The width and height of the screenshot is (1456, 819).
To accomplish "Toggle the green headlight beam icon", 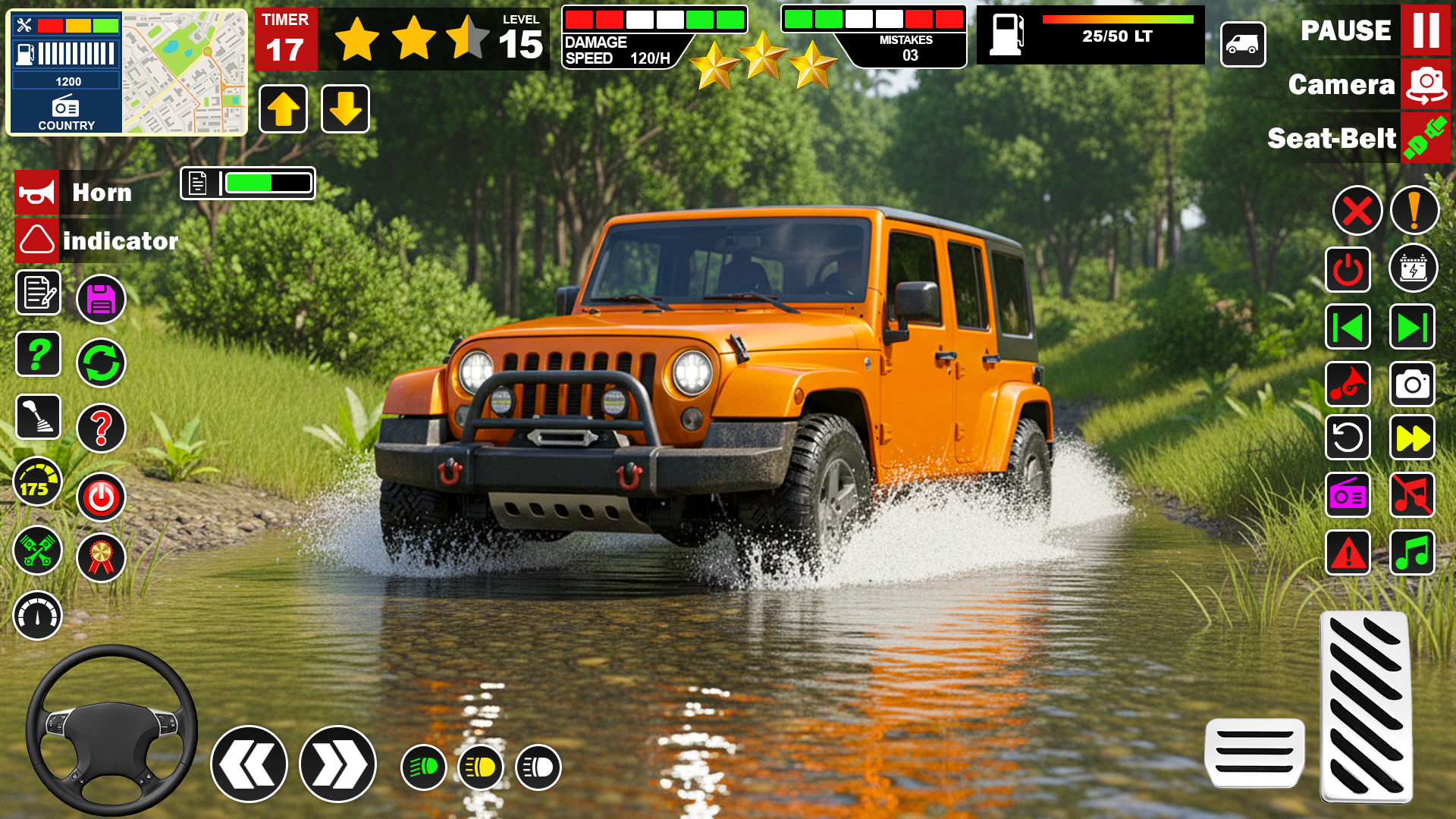I will (x=423, y=767).
